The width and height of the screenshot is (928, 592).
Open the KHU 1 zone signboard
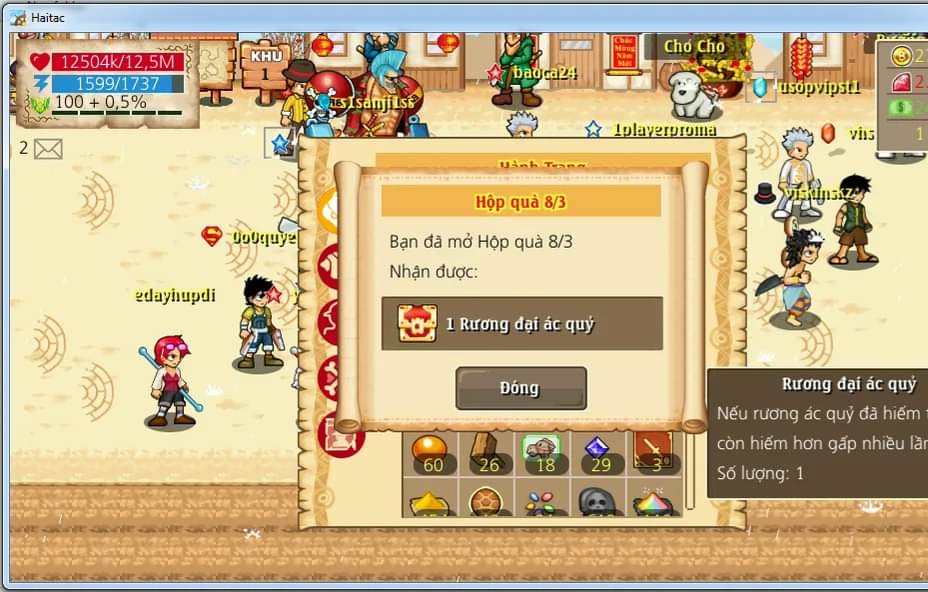265,65
